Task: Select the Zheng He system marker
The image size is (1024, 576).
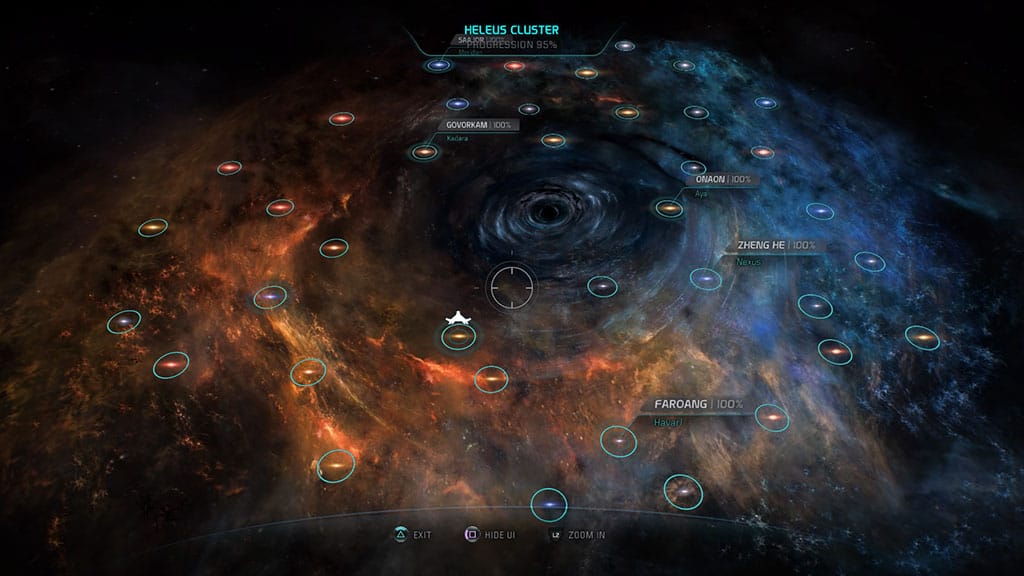Action: coord(706,278)
